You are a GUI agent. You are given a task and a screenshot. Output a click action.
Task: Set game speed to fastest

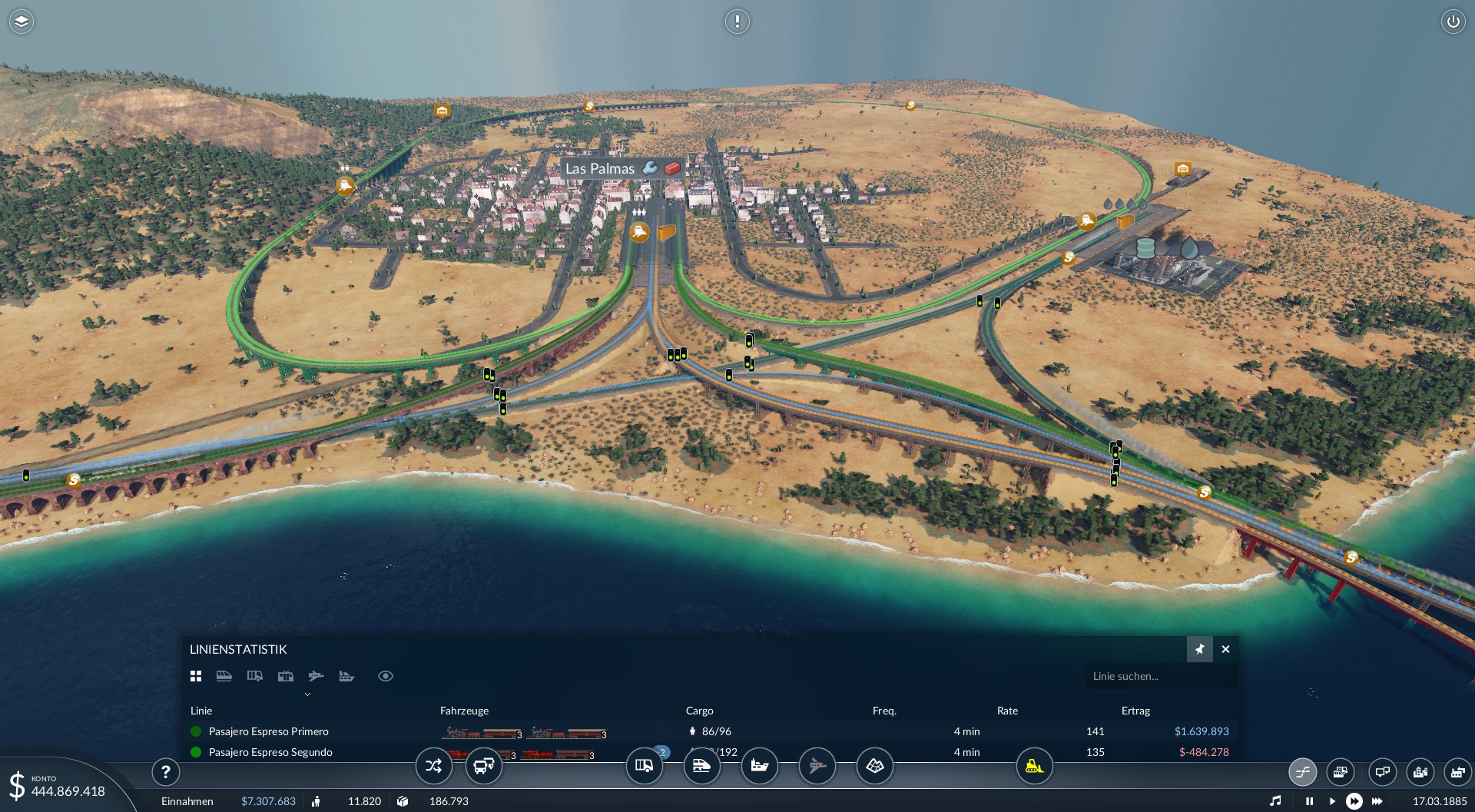(x=1377, y=801)
